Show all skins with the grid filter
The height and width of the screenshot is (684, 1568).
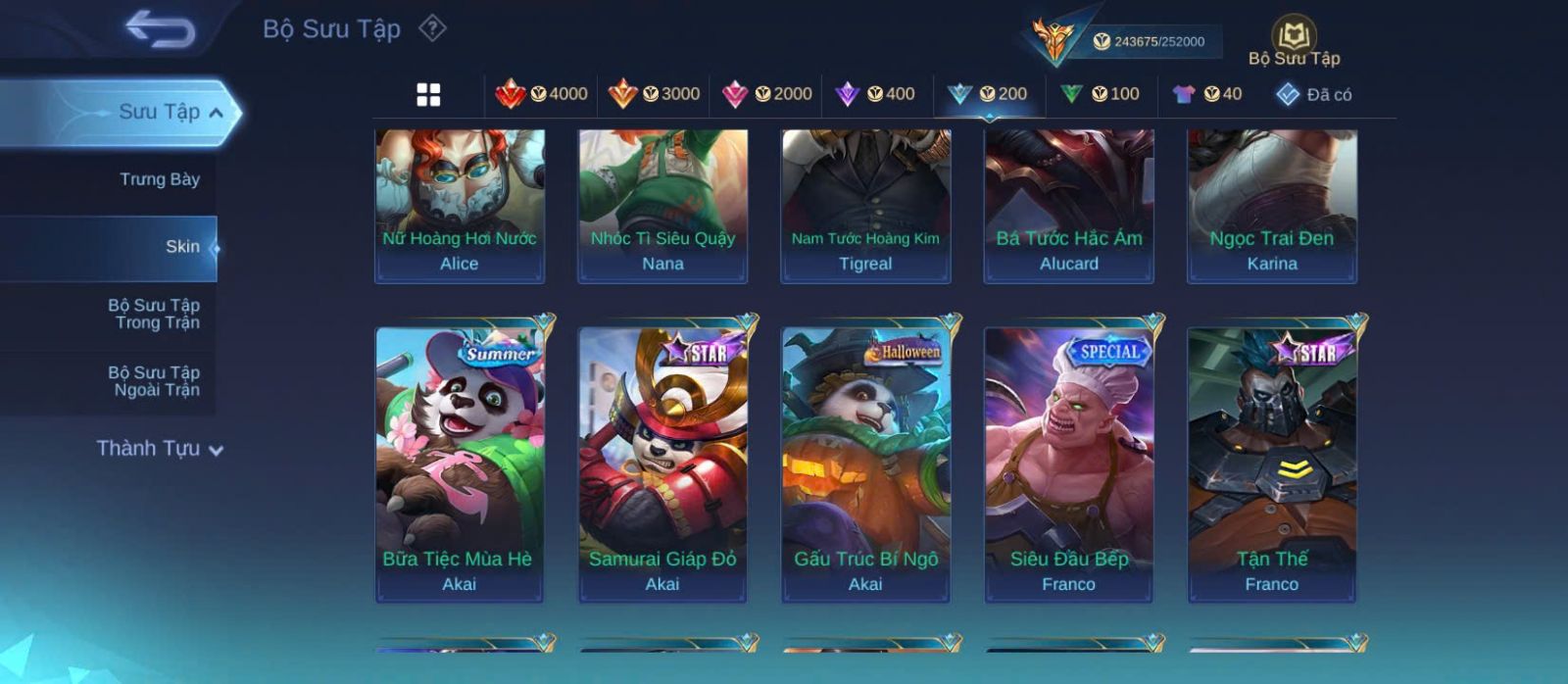(x=428, y=95)
